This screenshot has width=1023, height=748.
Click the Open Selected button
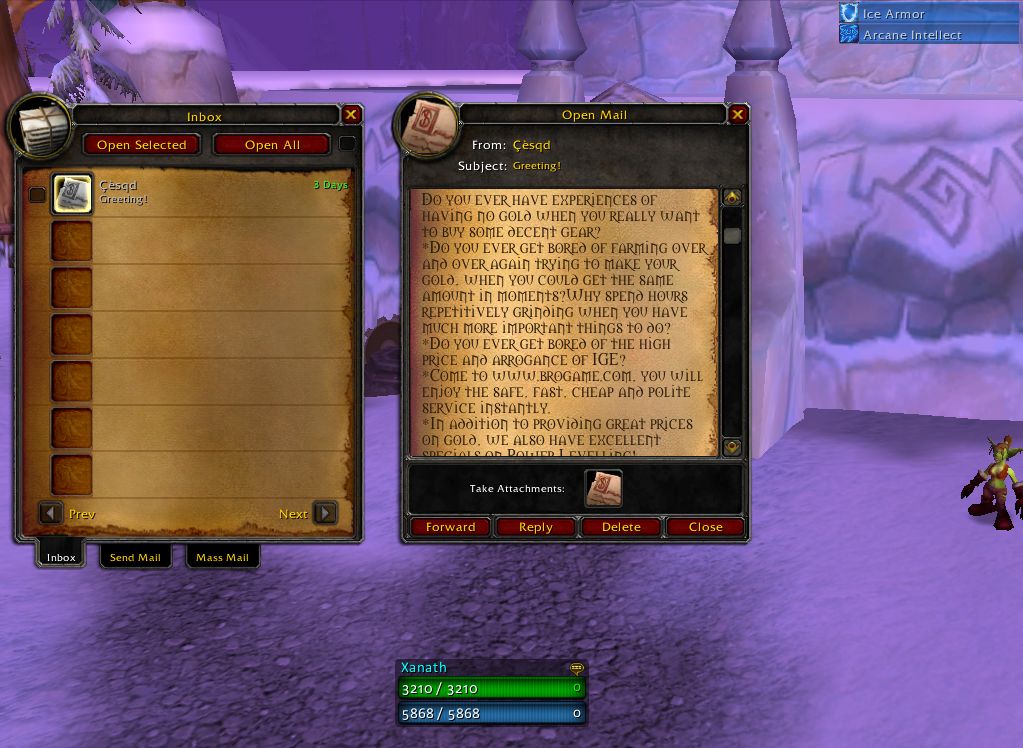pos(141,145)
